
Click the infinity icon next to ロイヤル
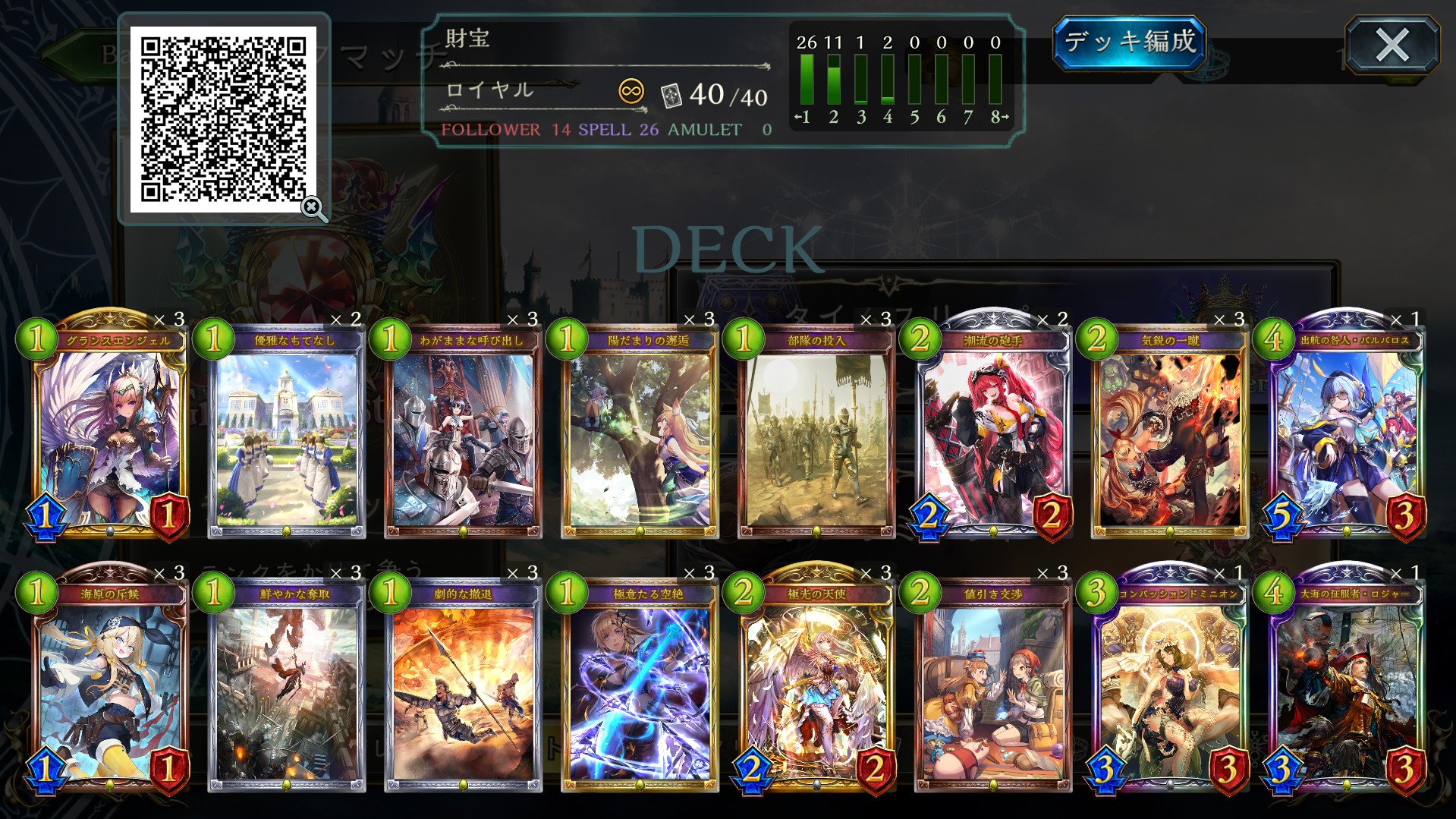click(632, 91)
